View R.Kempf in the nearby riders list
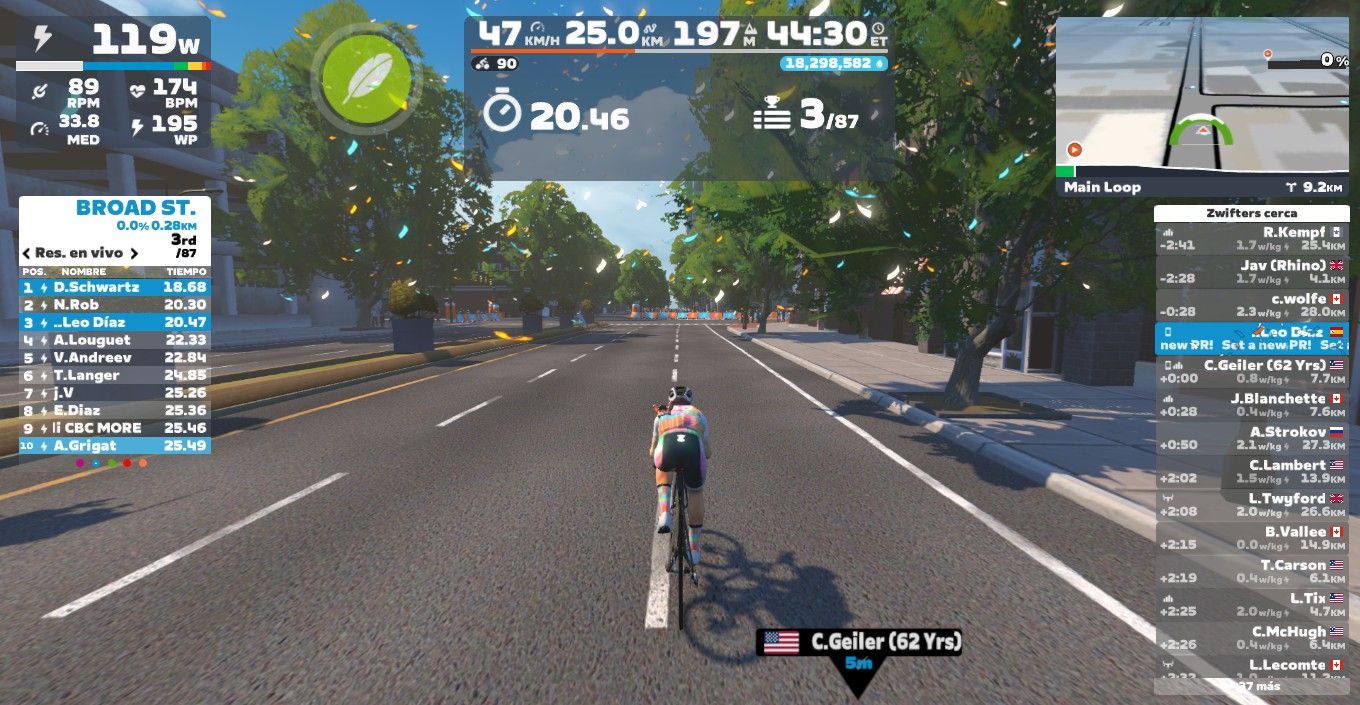 (x=1251, y=238)
